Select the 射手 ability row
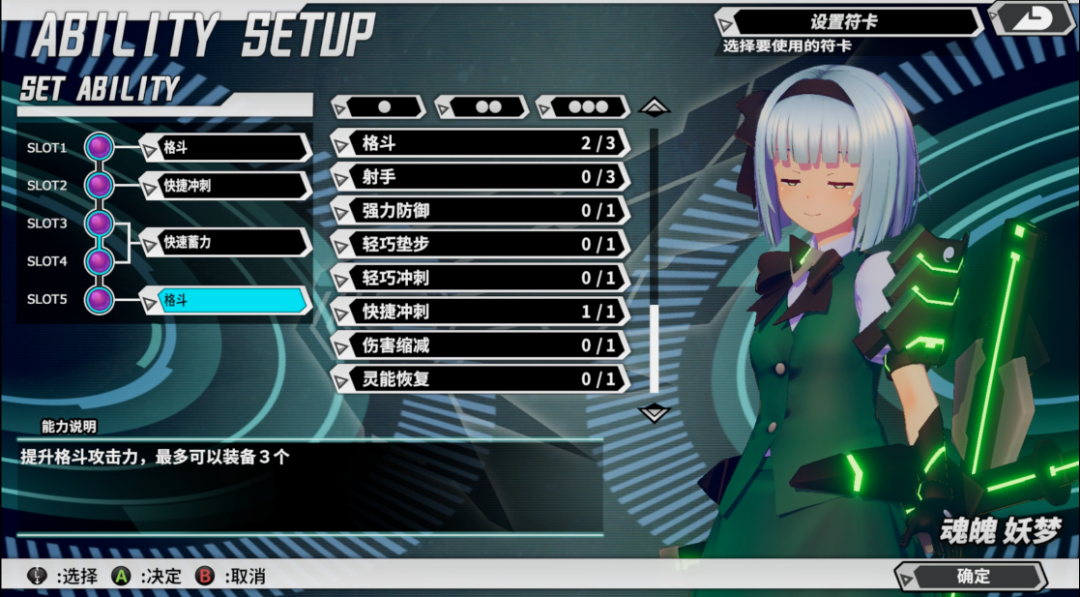Screen dimensions: 1080x597 click(480, 177)
